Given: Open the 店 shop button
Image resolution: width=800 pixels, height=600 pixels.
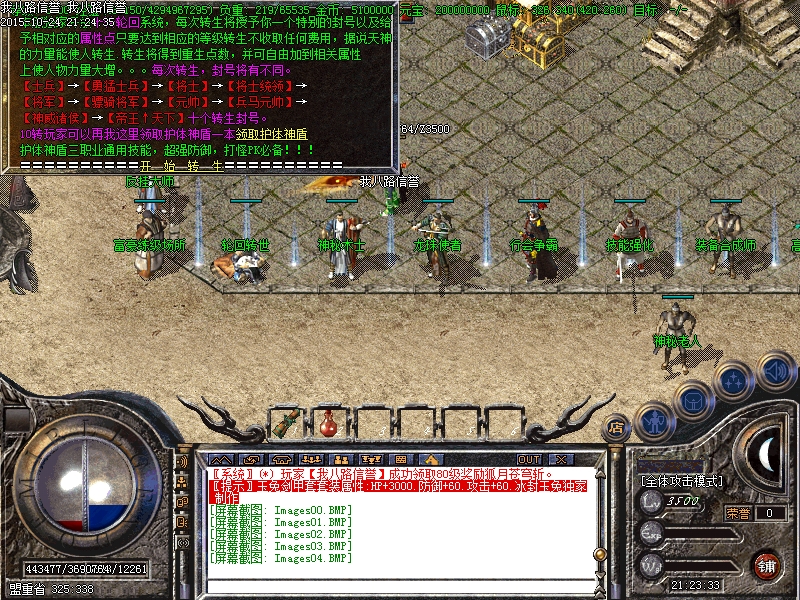Looking at the screenshot, I should coord(617,426).
